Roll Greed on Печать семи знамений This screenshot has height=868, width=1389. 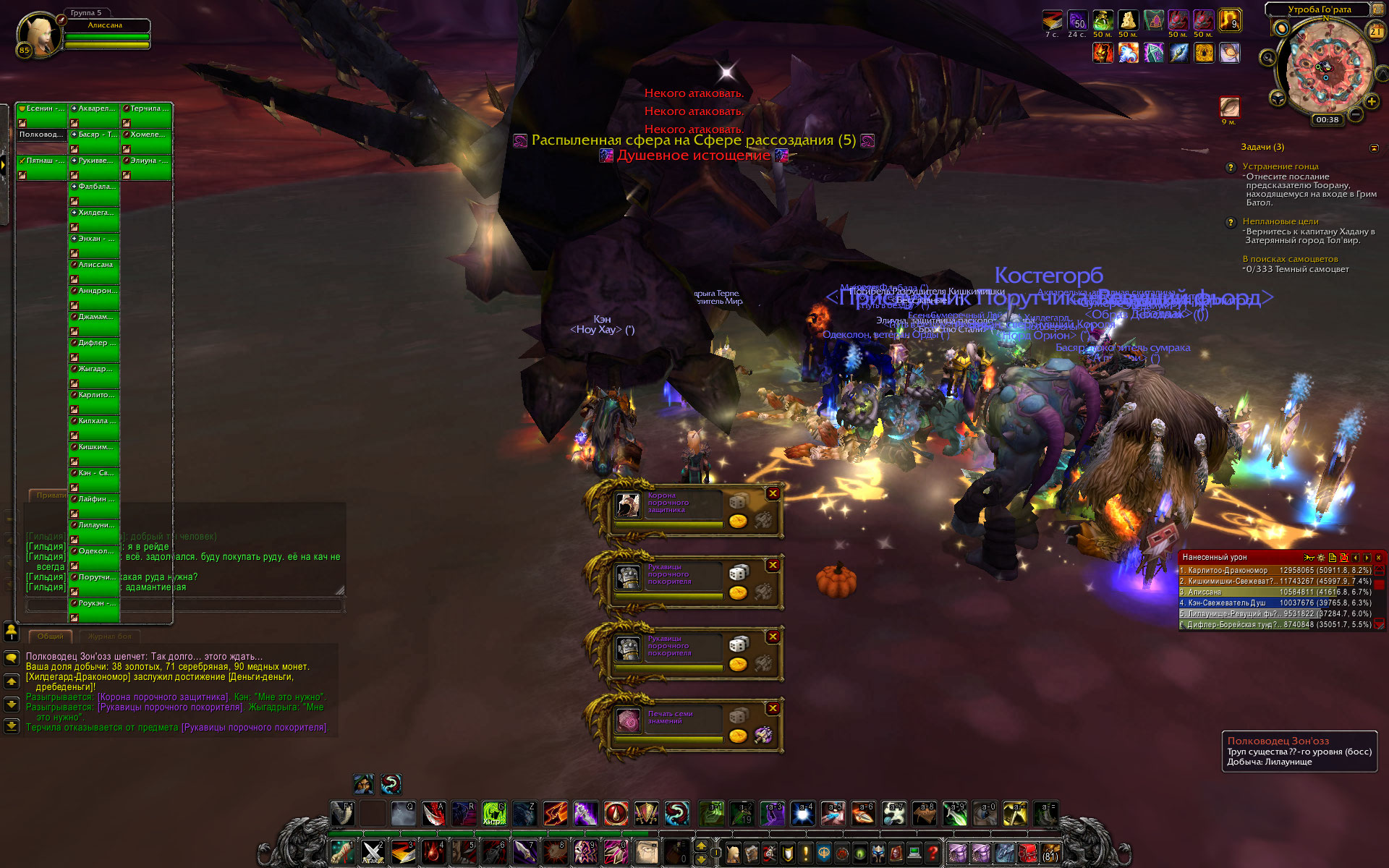(738, 736)
